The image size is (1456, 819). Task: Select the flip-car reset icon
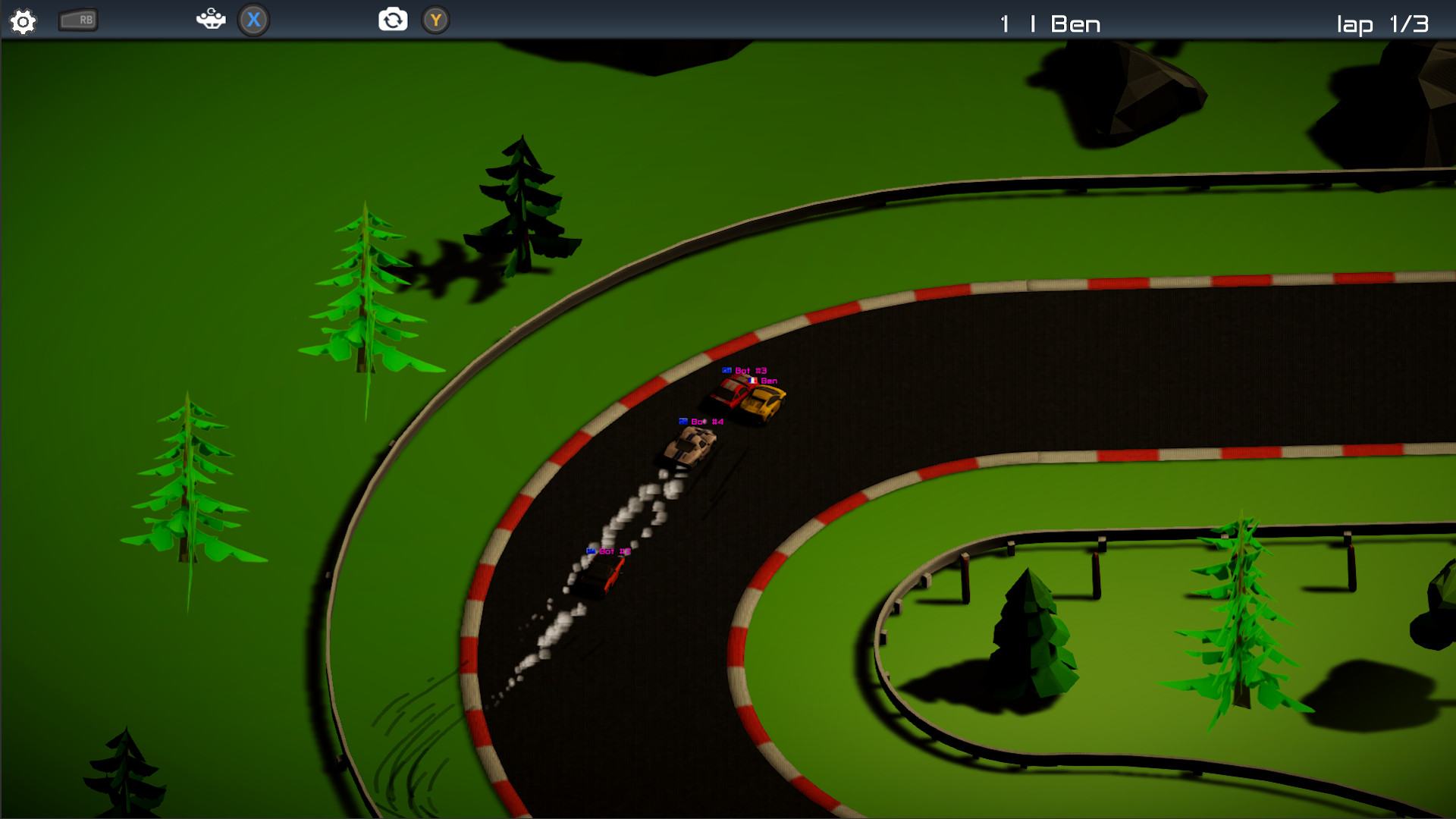pos(211,20)
